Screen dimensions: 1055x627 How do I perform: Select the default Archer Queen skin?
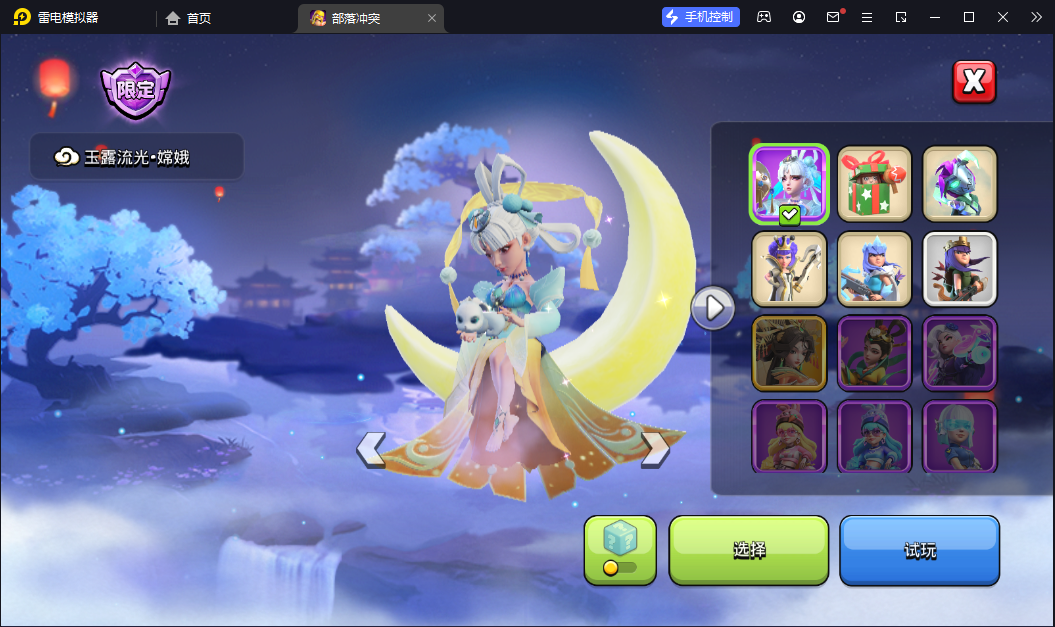960,269
